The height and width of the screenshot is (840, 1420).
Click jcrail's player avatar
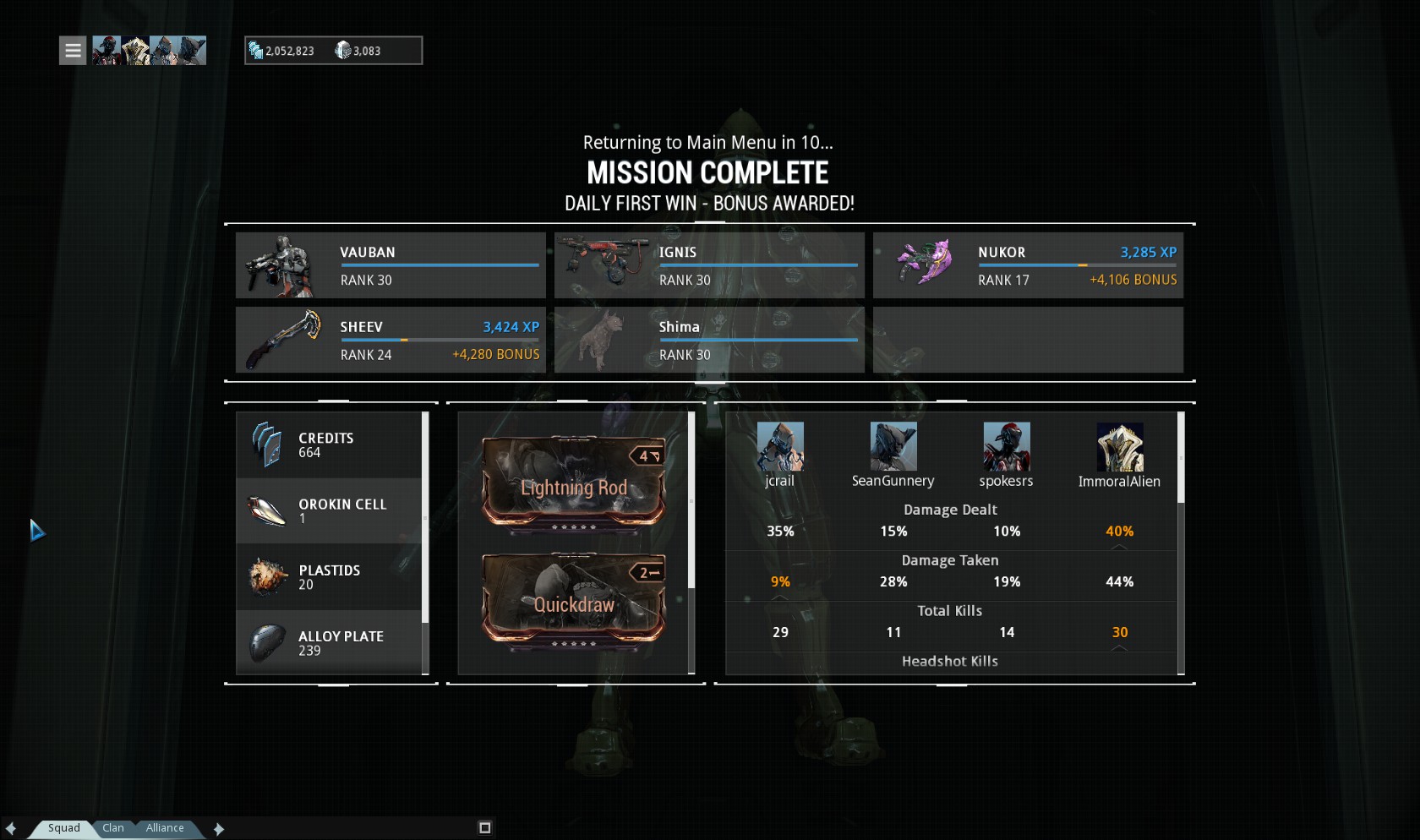coord(780,447)
